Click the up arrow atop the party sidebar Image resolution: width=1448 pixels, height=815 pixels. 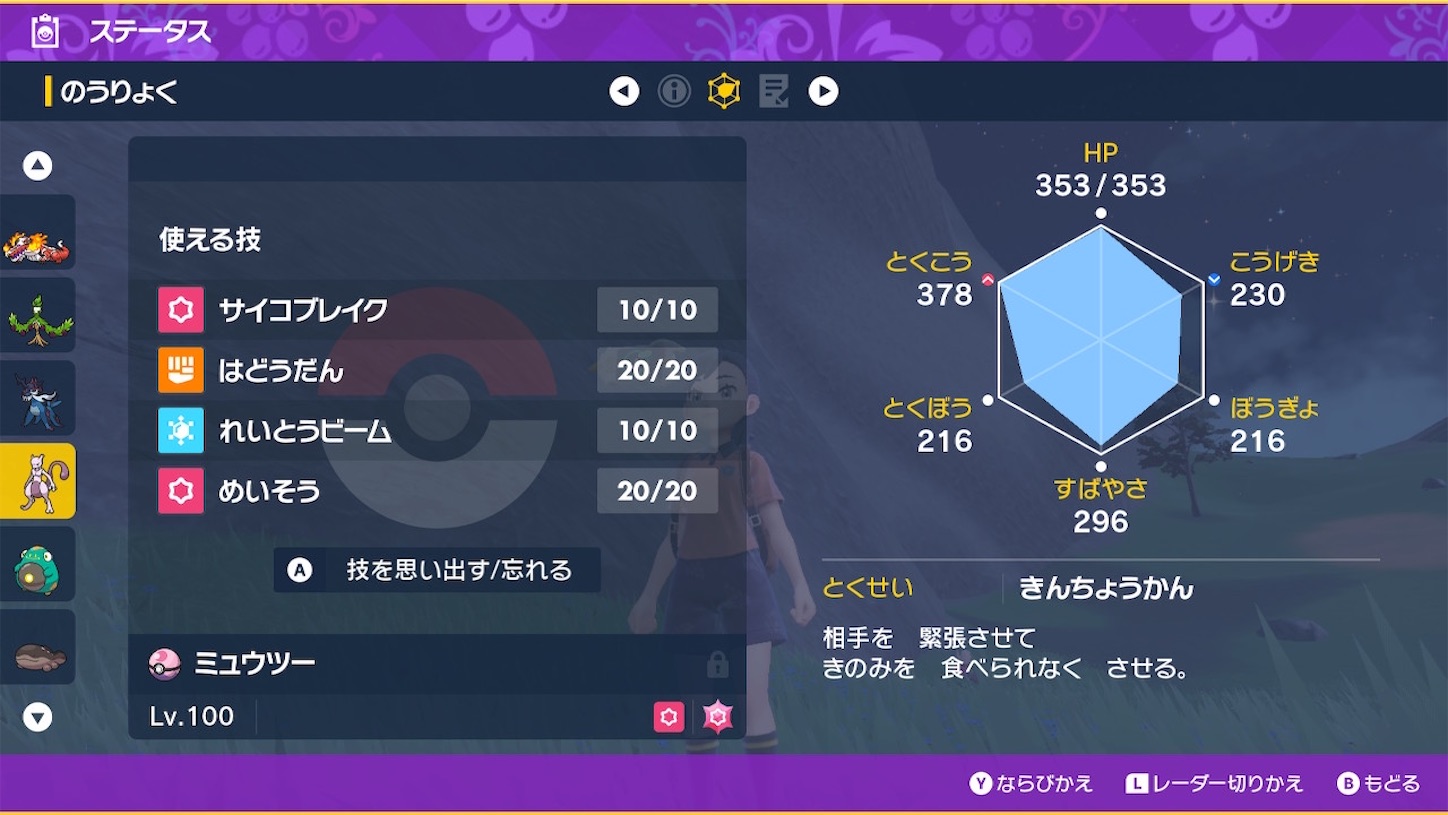[x=37, y=165]
